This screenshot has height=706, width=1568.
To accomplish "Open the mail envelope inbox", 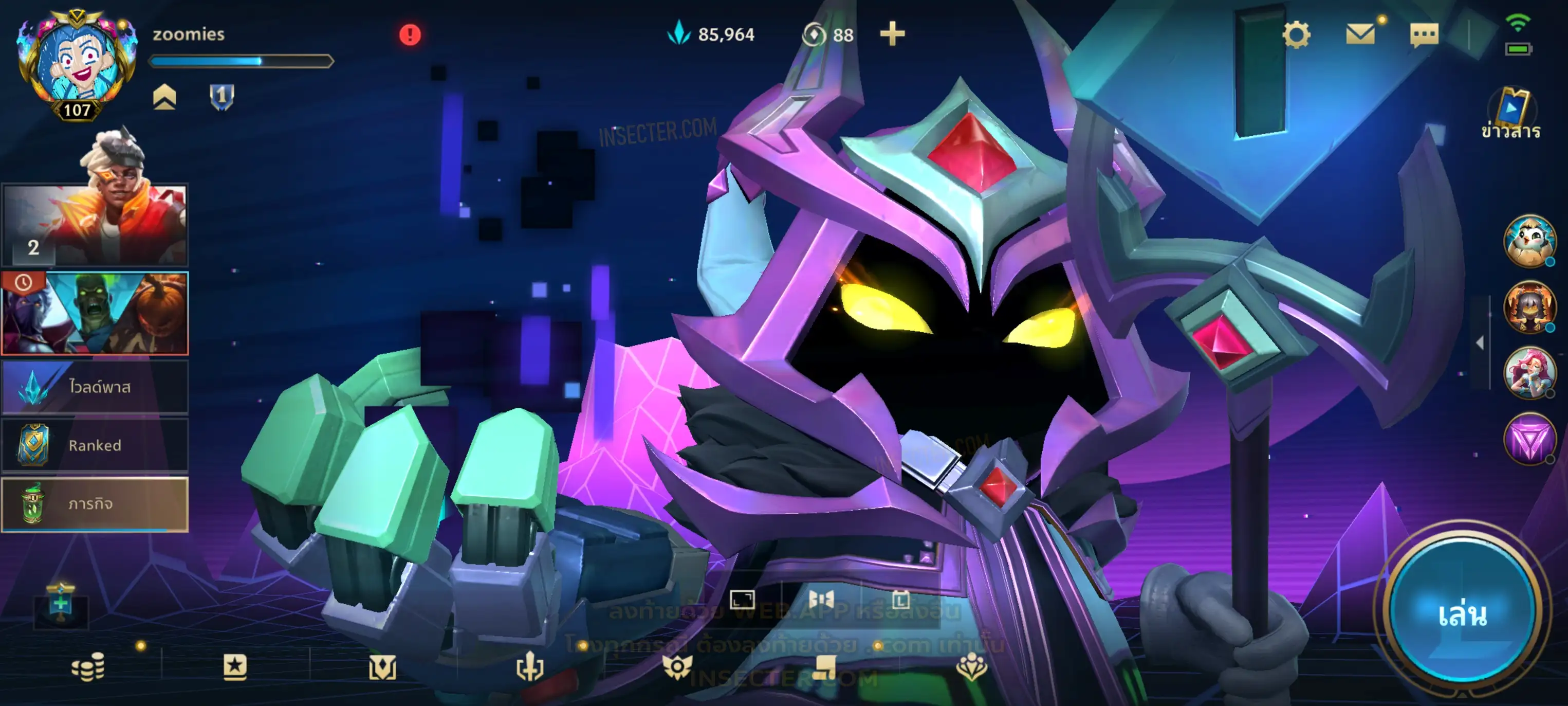I will click(x=1360, y=34).
